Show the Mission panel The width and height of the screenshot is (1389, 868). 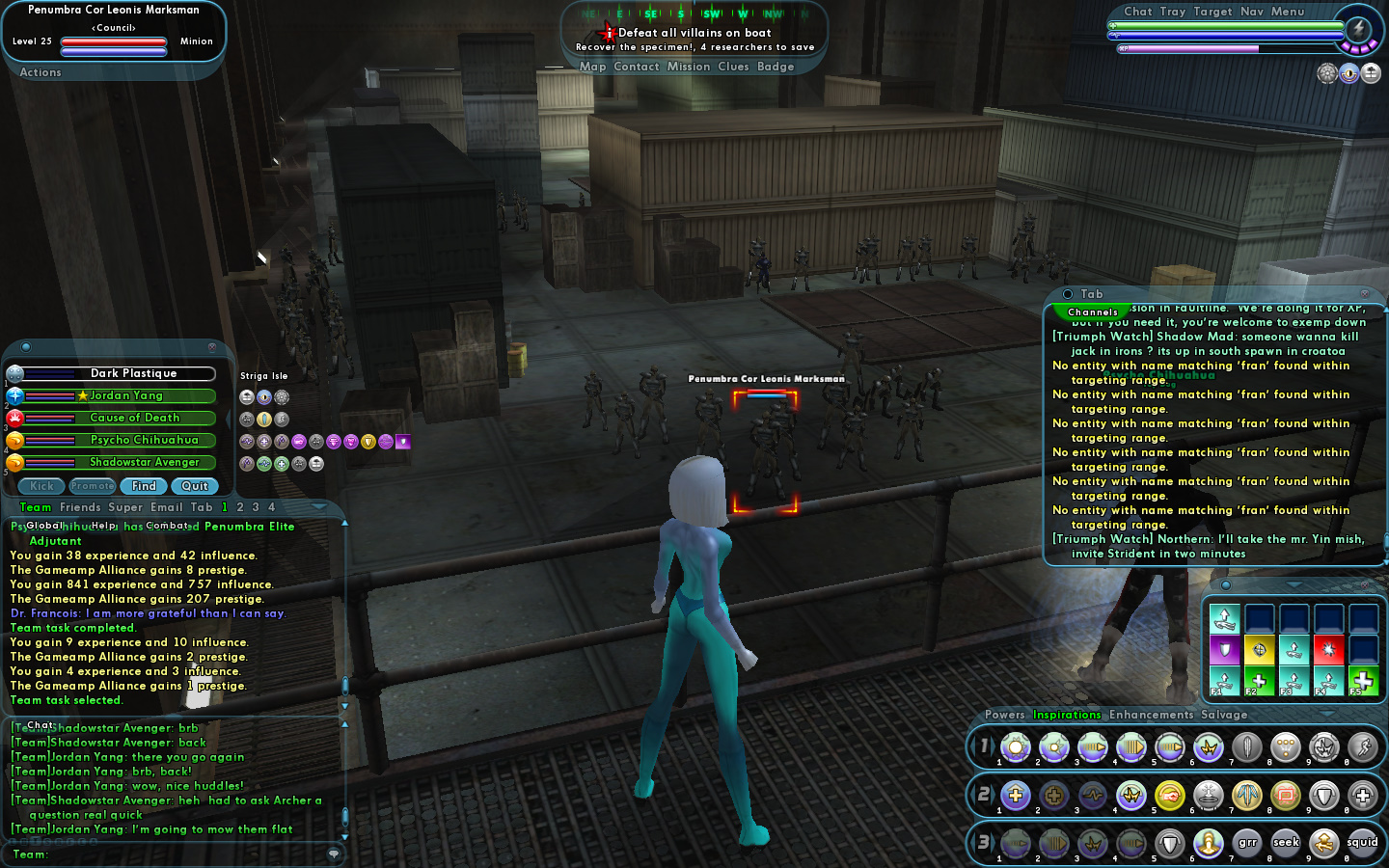coord(688,68)
